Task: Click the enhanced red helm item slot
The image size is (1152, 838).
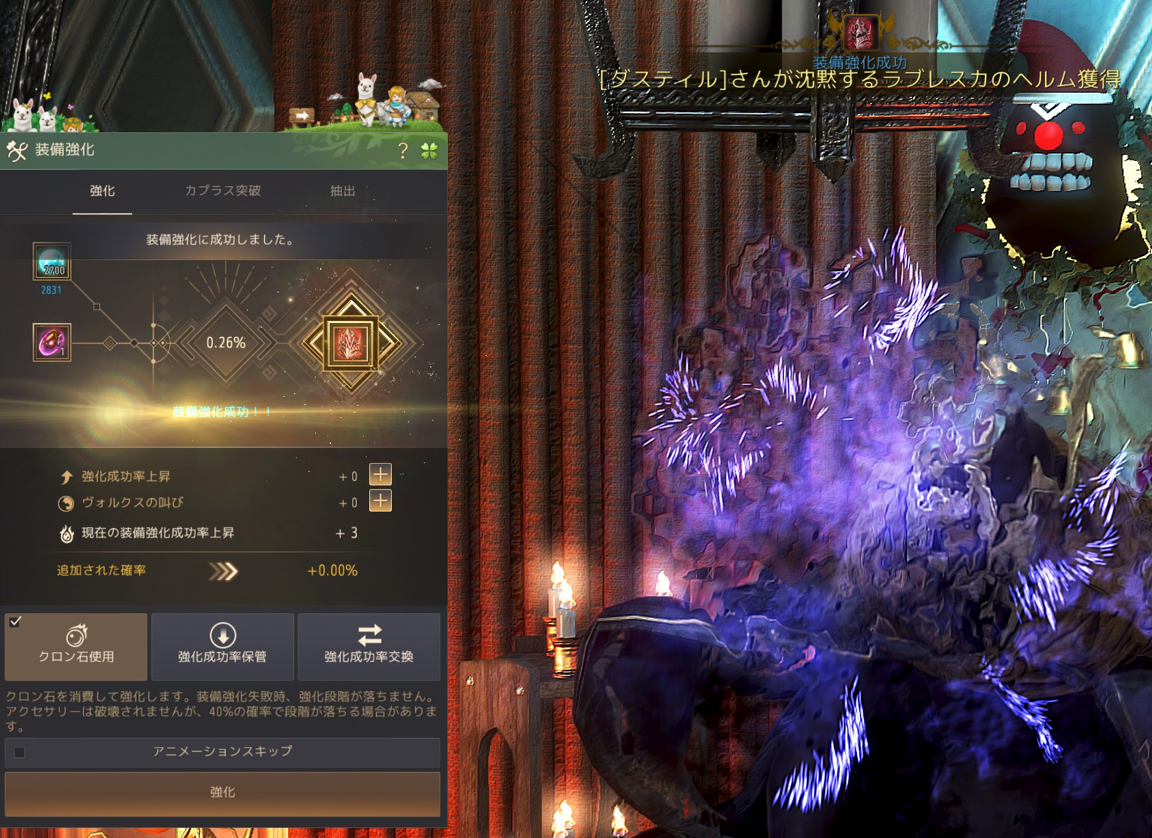Action: click(x=349, y=343)
